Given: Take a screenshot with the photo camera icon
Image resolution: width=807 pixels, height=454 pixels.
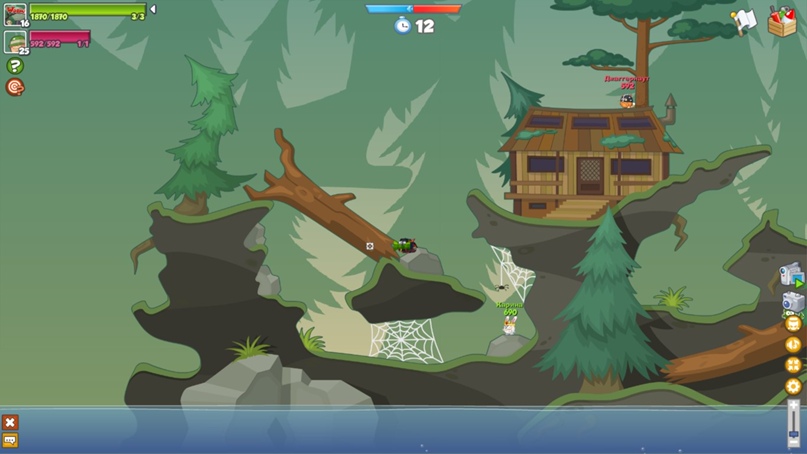Looking at the screenshot, I should (x=792, y=302).
